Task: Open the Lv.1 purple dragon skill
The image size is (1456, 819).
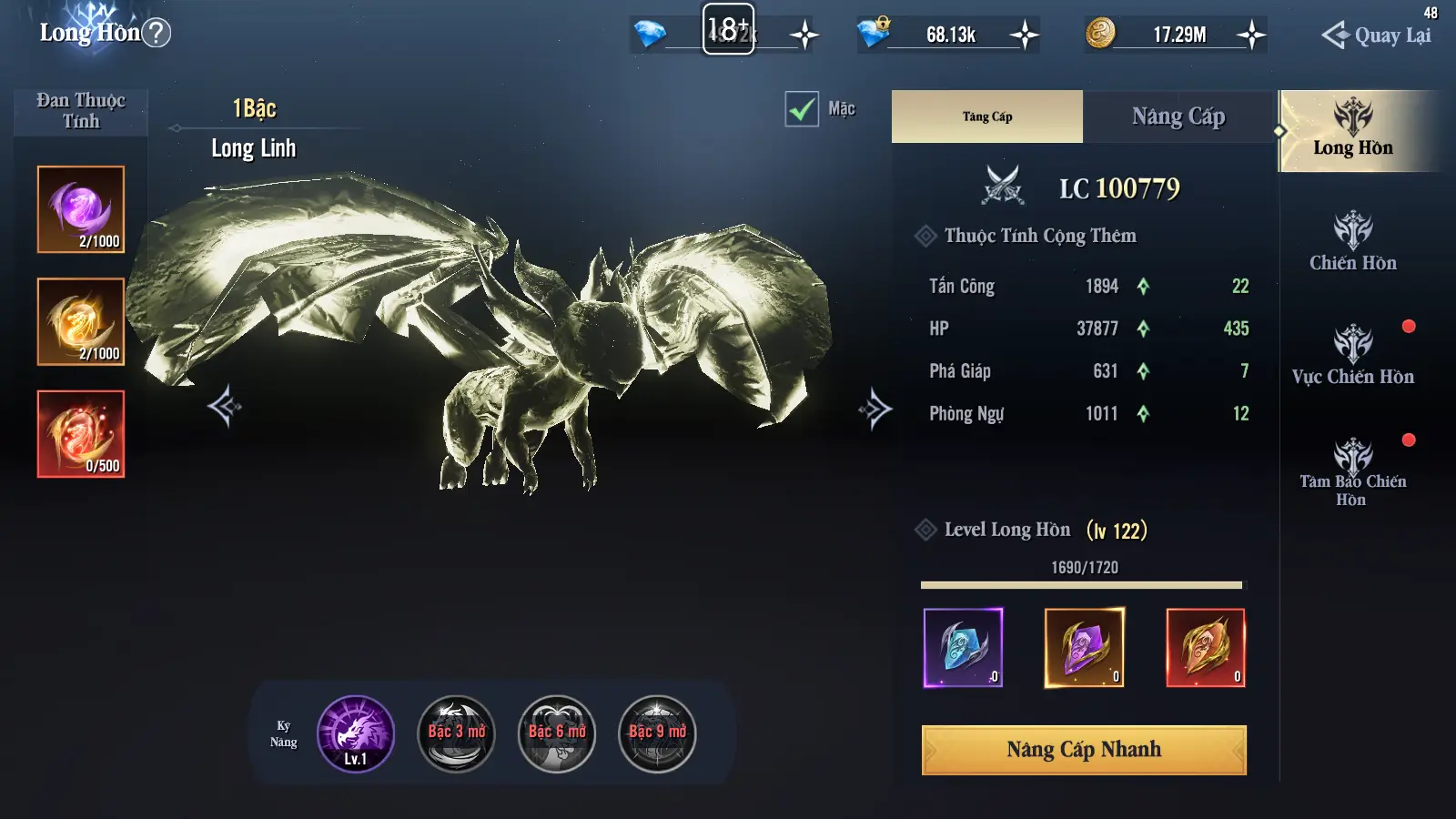Action: coord(355,733)
